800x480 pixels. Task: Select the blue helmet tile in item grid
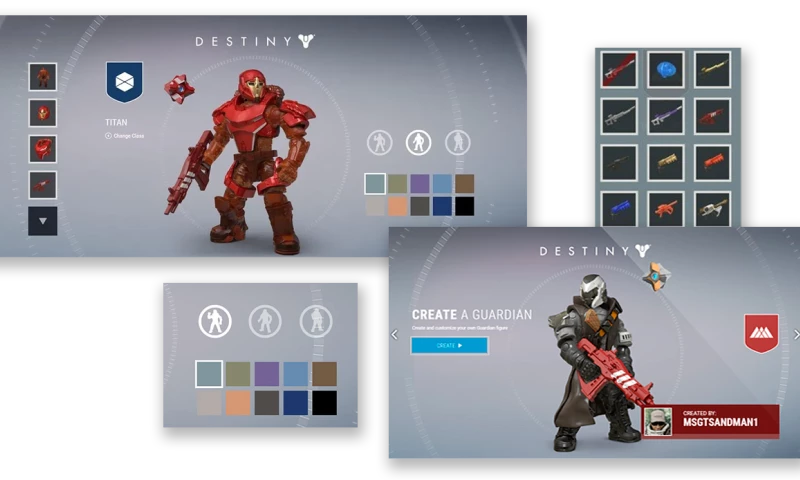click(665, 70)
